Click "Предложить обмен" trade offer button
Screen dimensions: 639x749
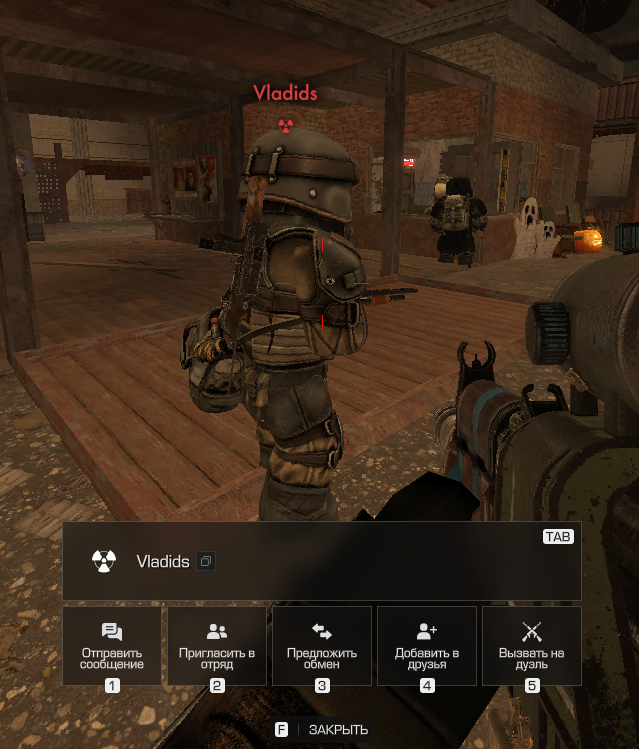pyautogui.click(x=322, y=645)
